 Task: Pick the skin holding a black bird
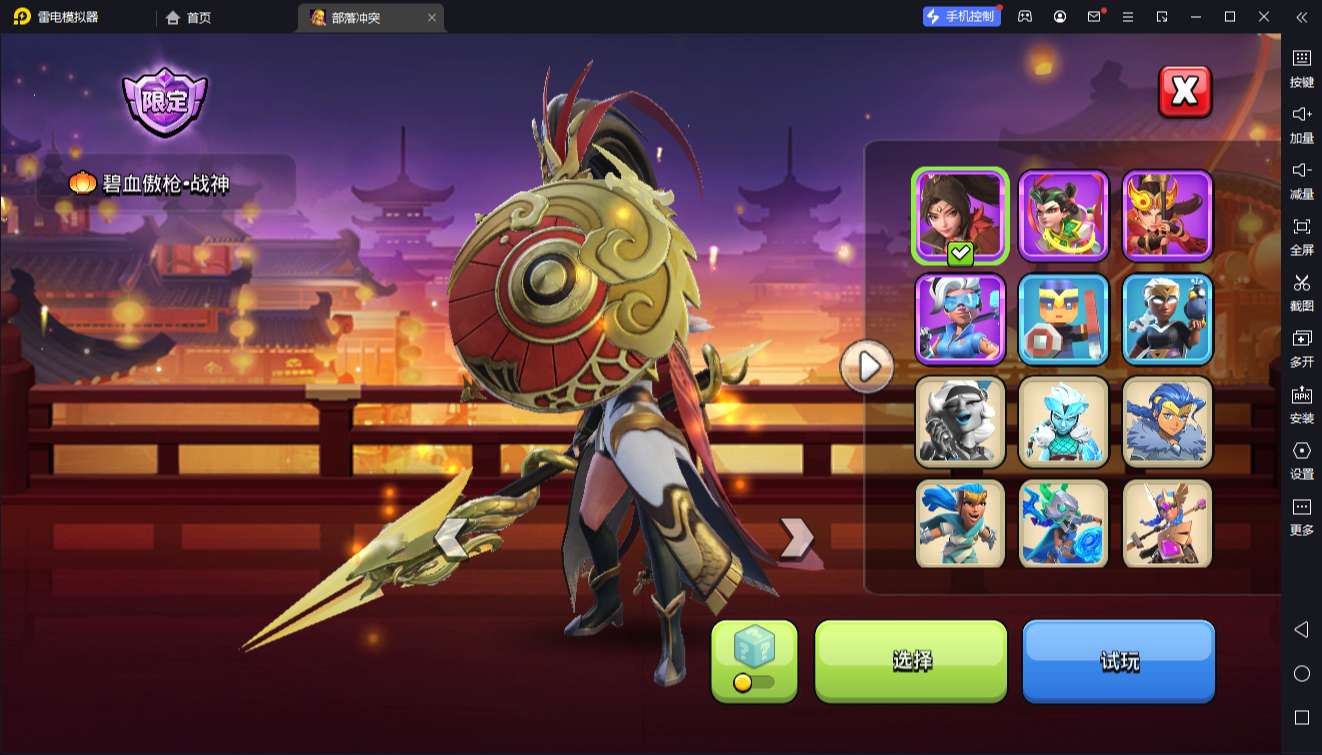pos(1168,319)
